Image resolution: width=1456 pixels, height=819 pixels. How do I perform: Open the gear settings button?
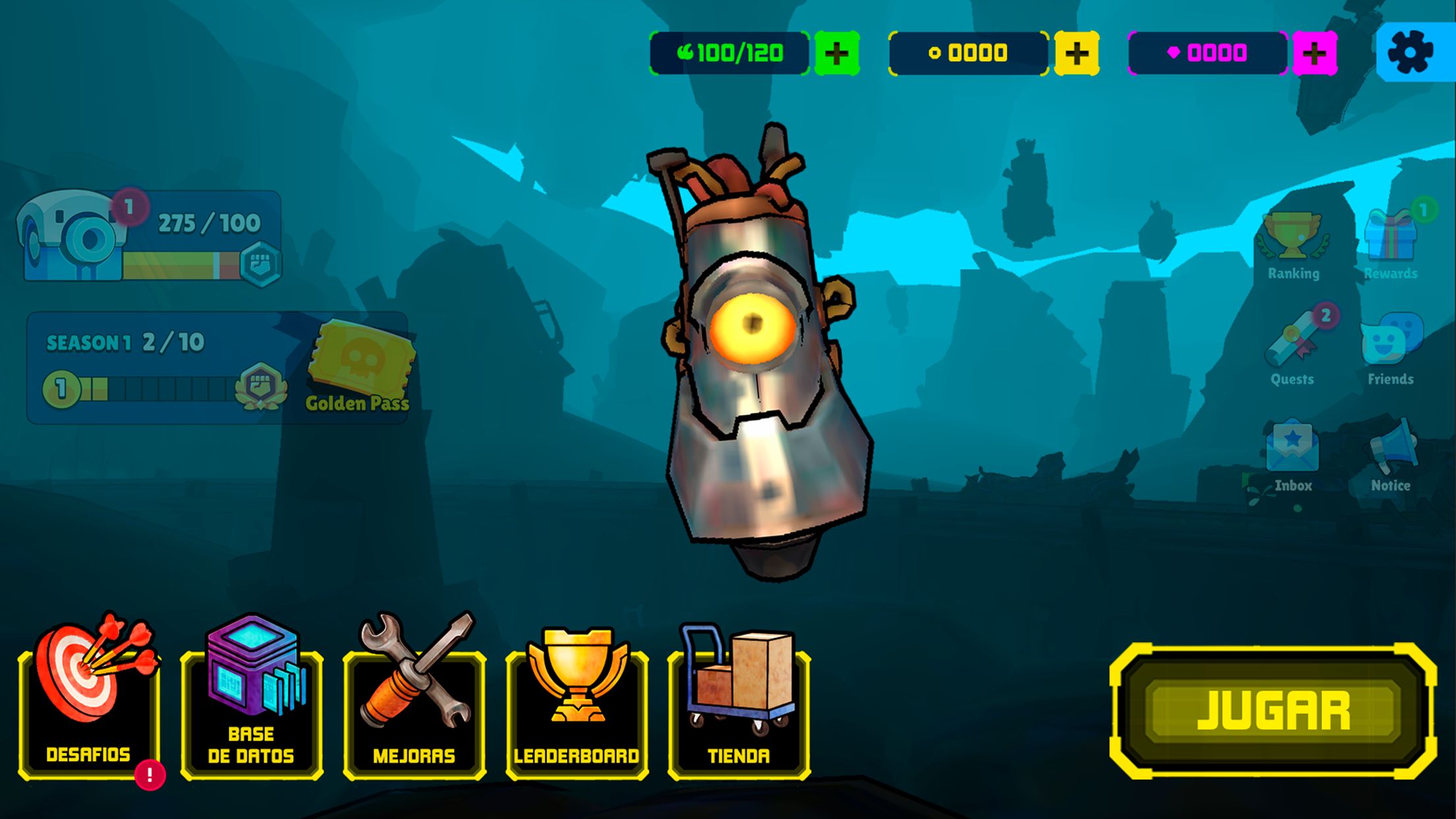pos(1410,52)
